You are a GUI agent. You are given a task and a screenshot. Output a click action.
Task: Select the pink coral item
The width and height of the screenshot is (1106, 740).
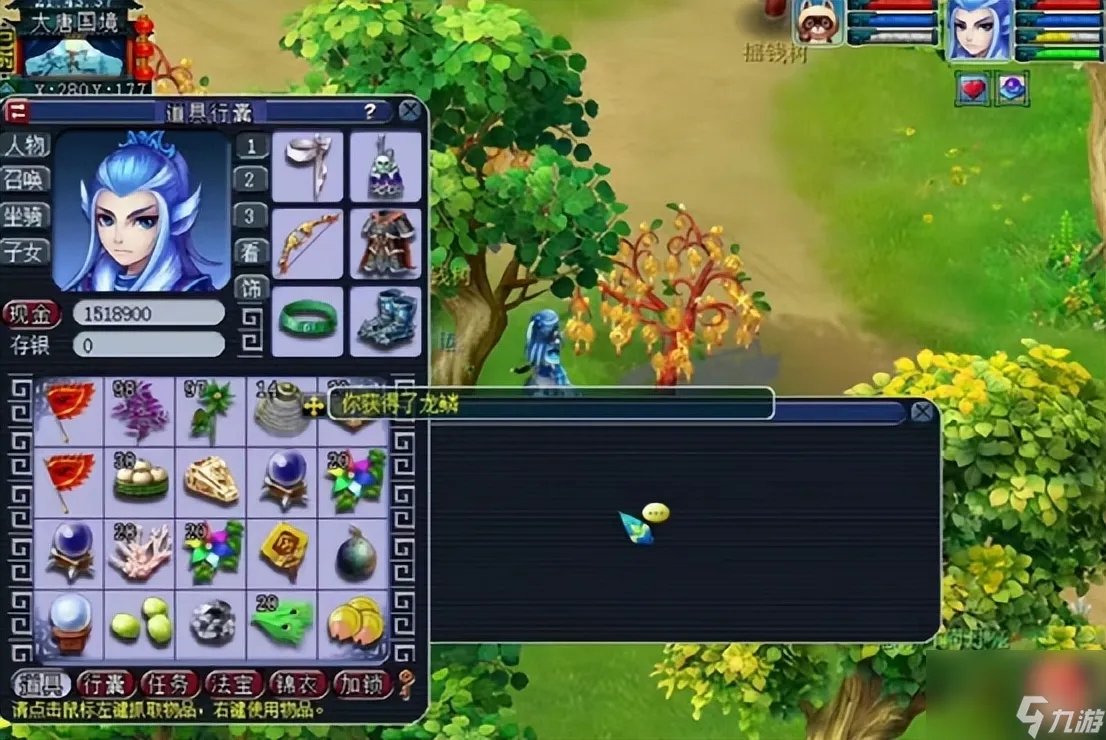[140, 553]
